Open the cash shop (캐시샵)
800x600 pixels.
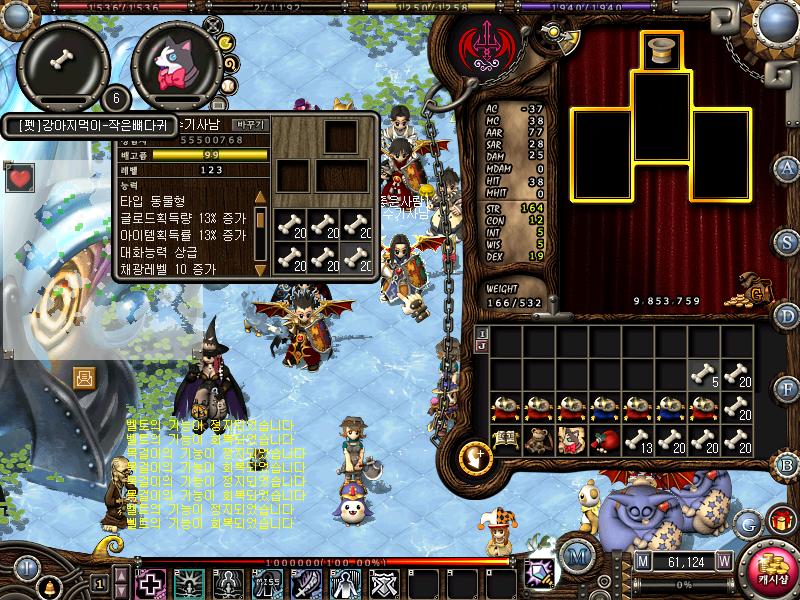[768, 565]
